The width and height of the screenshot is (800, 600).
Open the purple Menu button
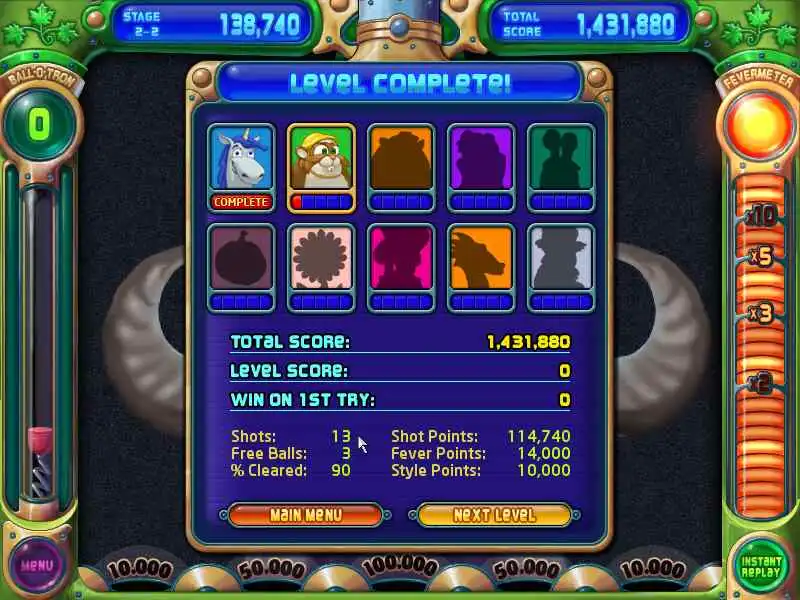[x=37, y=565]
